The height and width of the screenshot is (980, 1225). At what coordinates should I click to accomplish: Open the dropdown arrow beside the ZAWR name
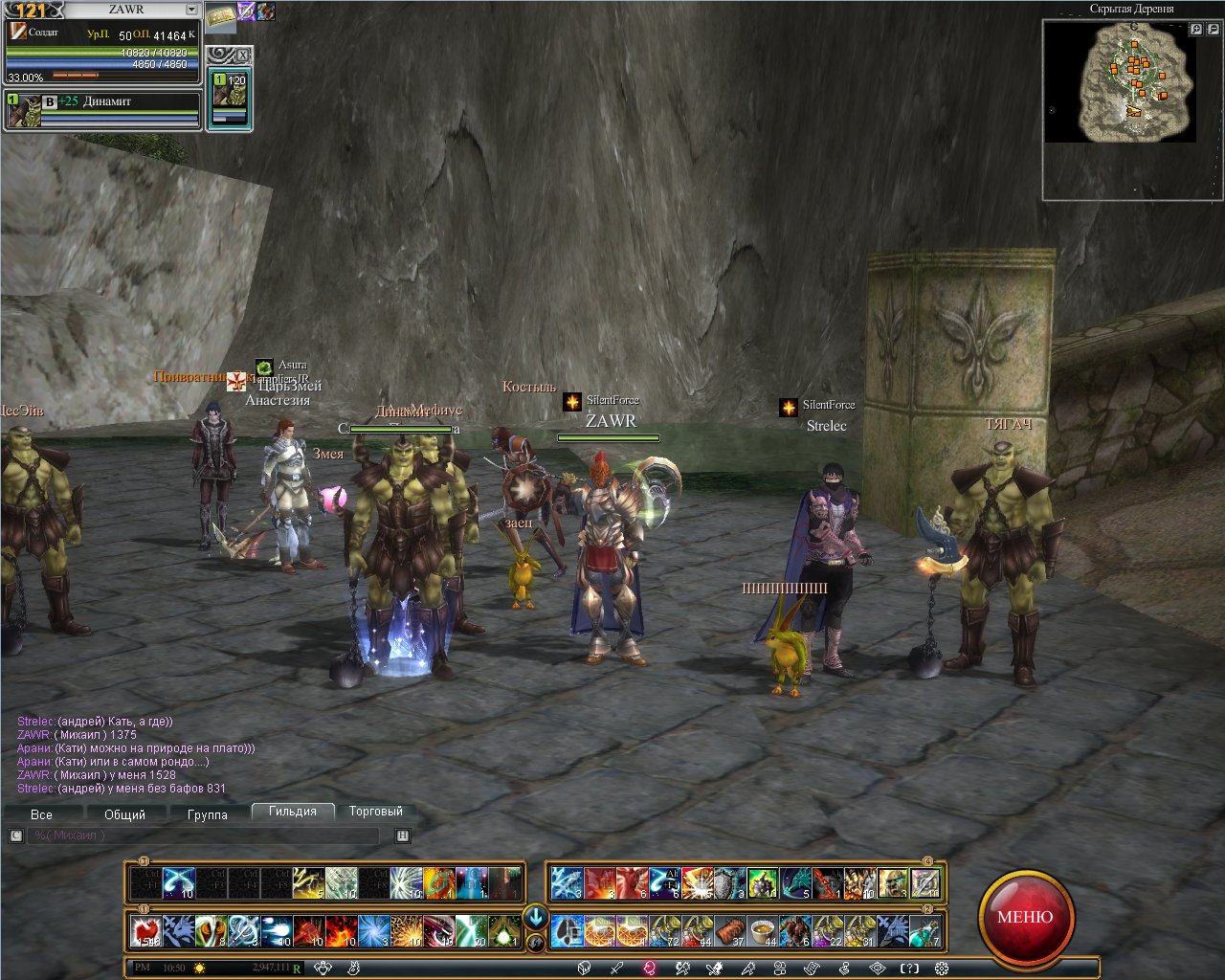pos(191,10)
